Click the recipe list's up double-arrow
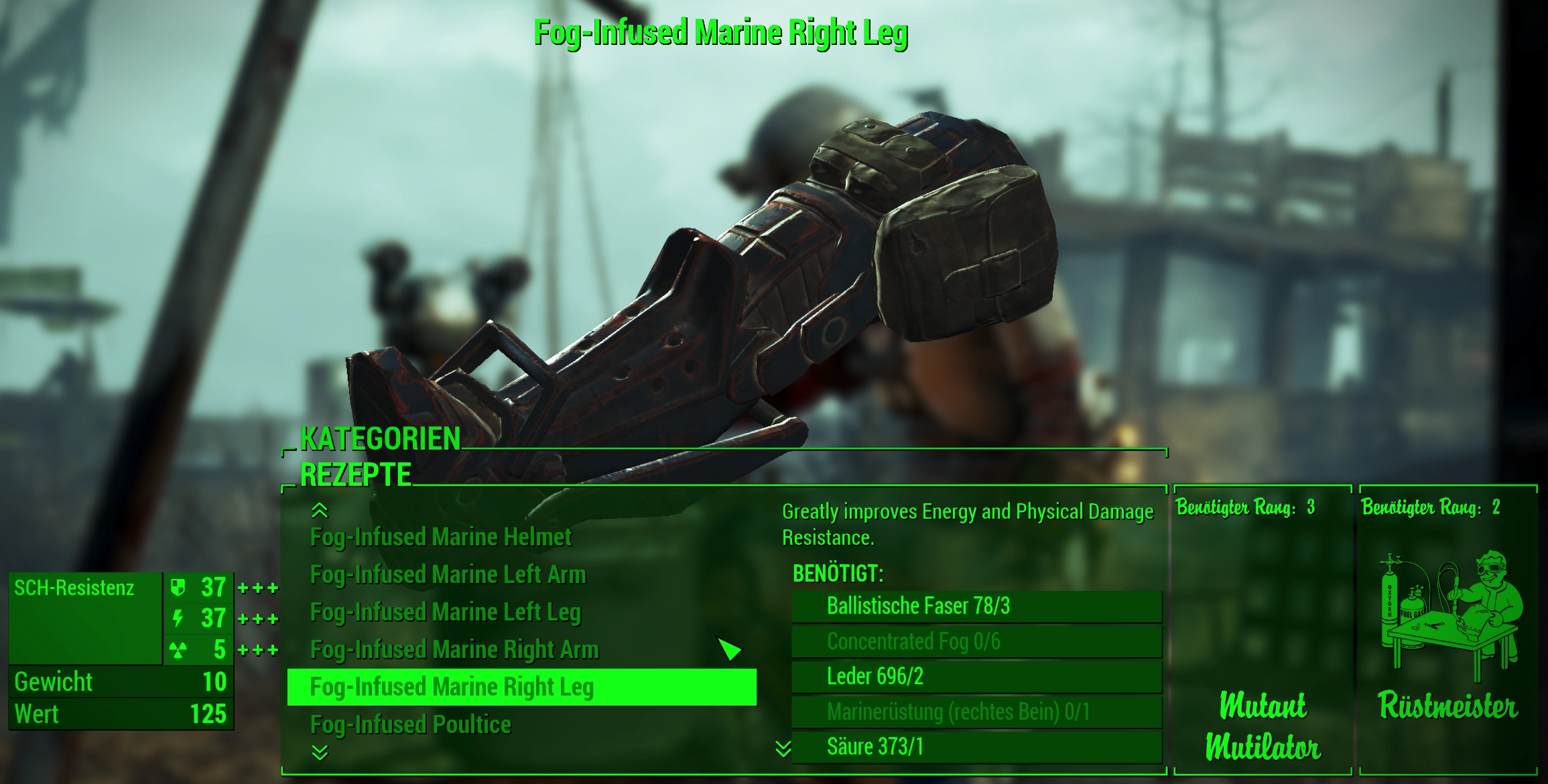This screenshot has height=784, width=1548. coord(320,511)
